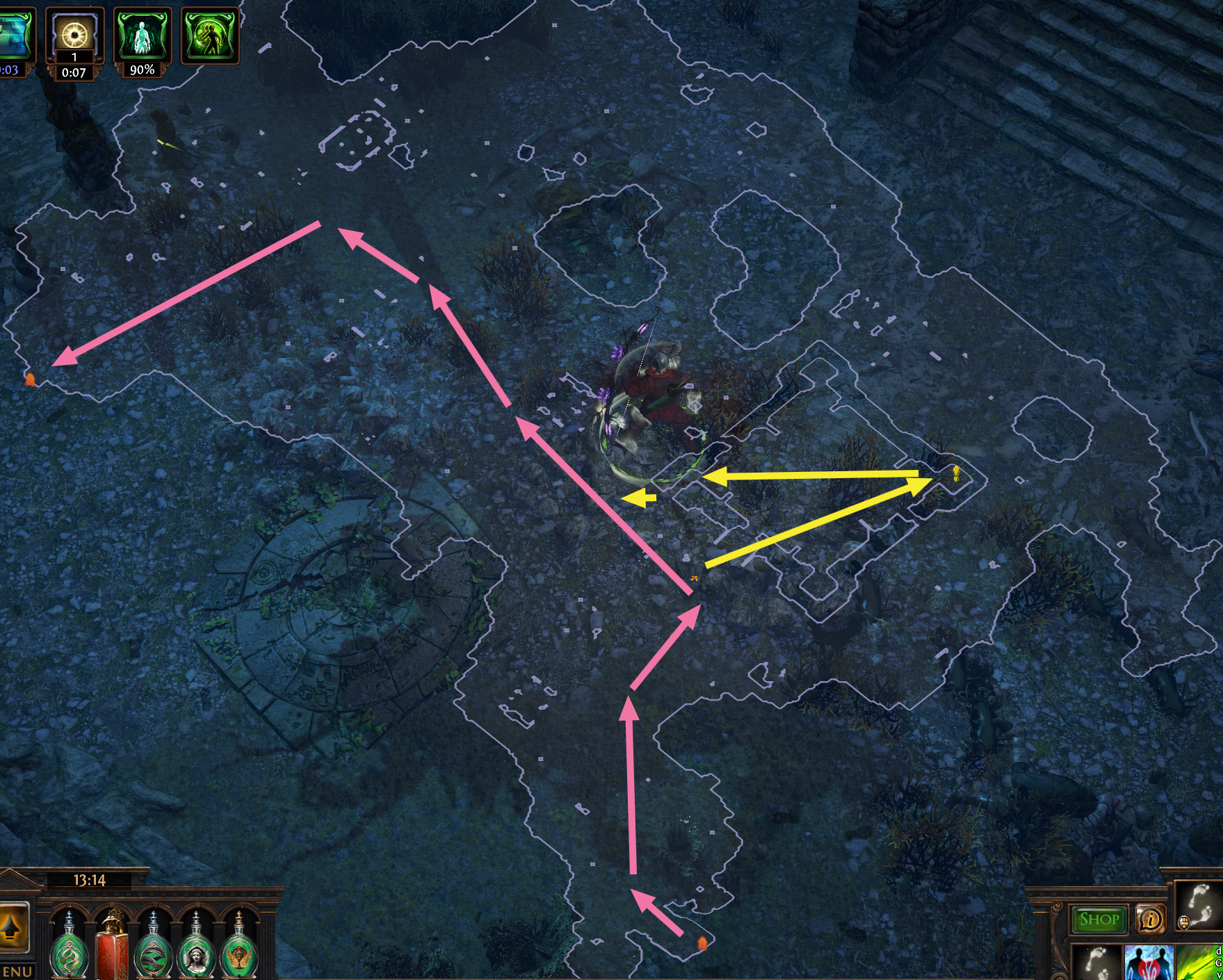Click the yellow exclamation quest marker on map
The width and height of the screenshot is (1223, 980).
tap(958, 472)
